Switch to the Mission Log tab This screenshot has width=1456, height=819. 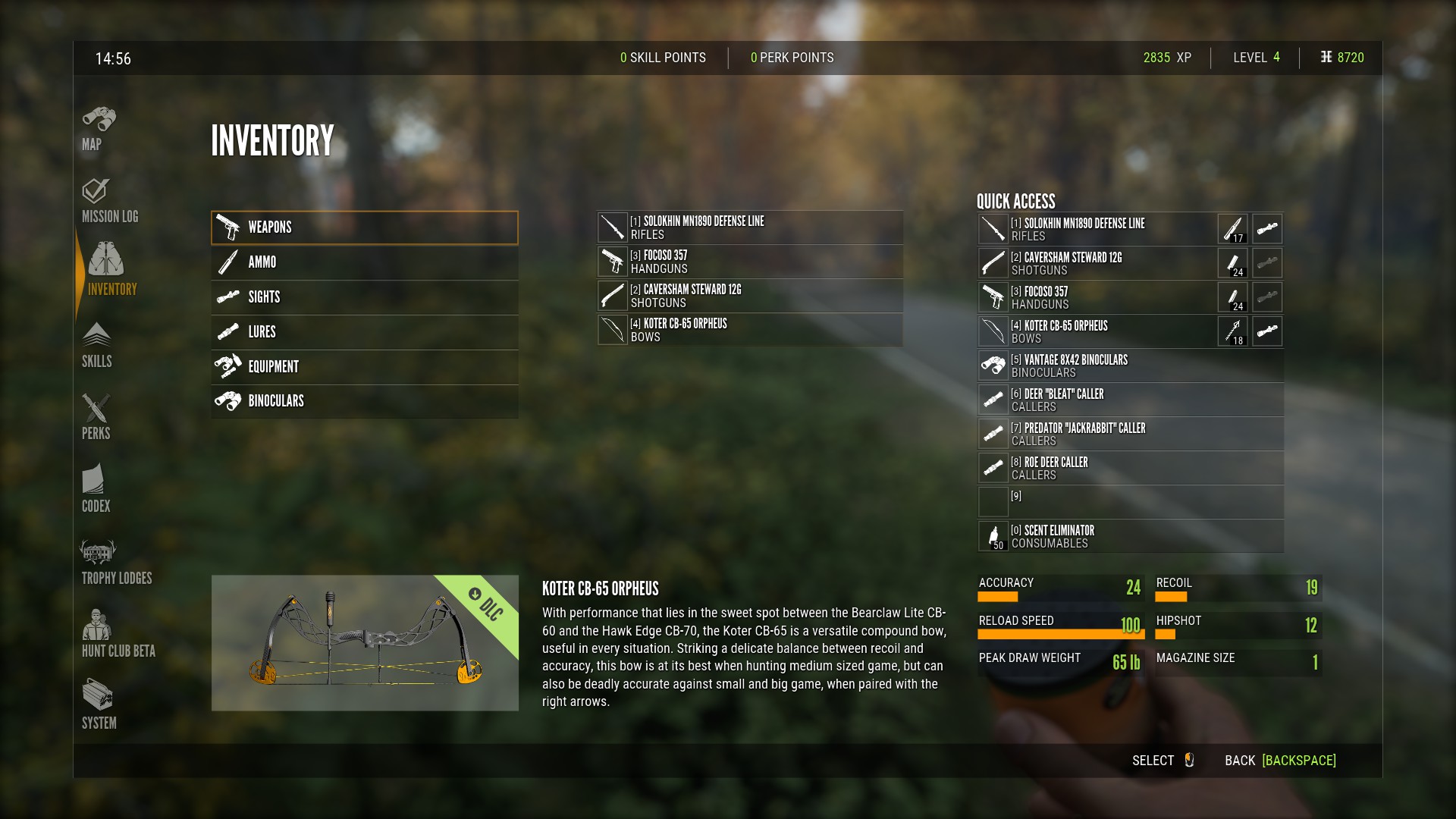[109, 201]
